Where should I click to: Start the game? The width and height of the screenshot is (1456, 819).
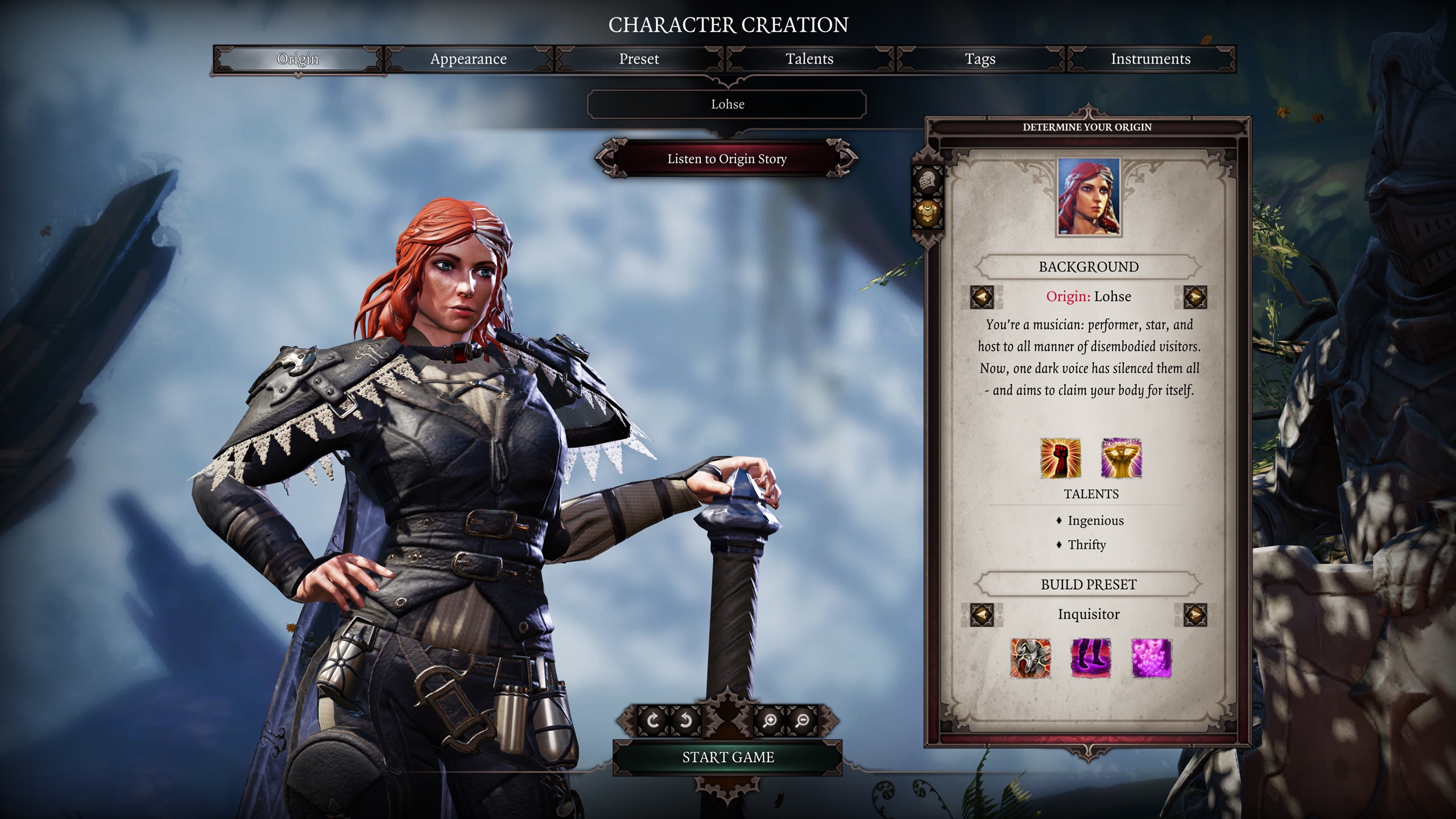(727, 757)
